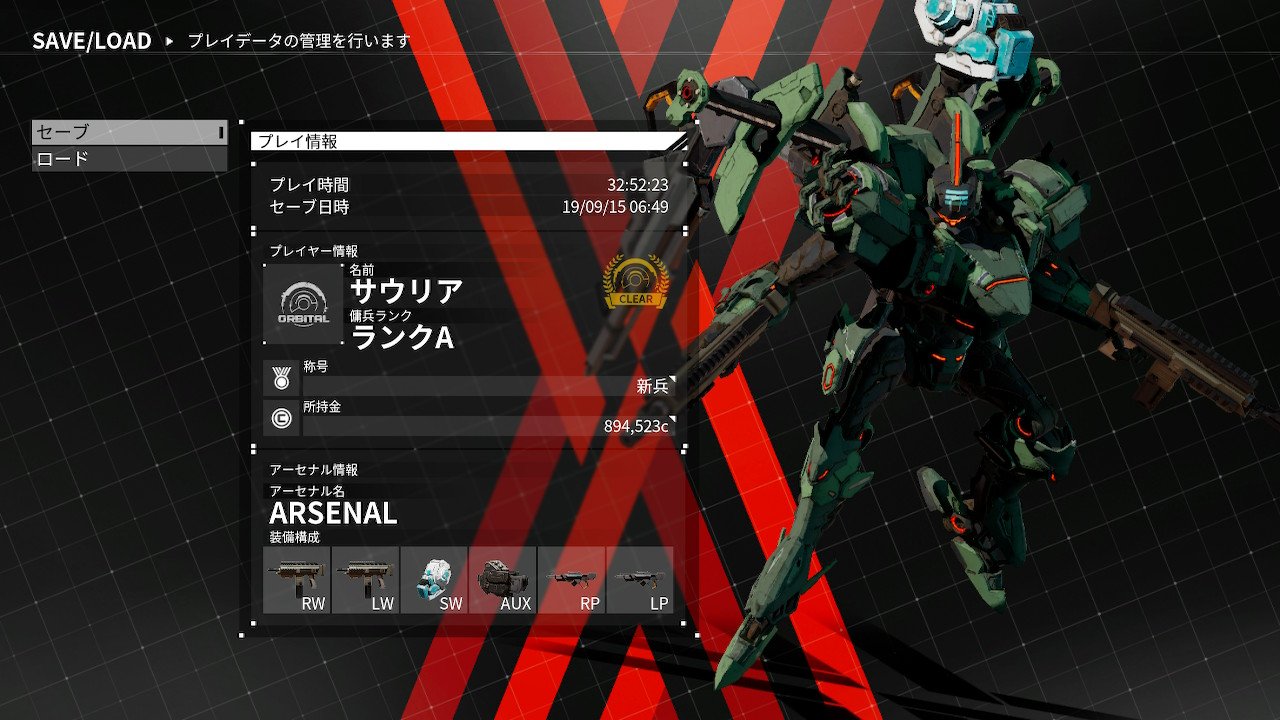The image size is (1280, 720).
Task: Switch to the ロード load tab
Action: point(128,157)
